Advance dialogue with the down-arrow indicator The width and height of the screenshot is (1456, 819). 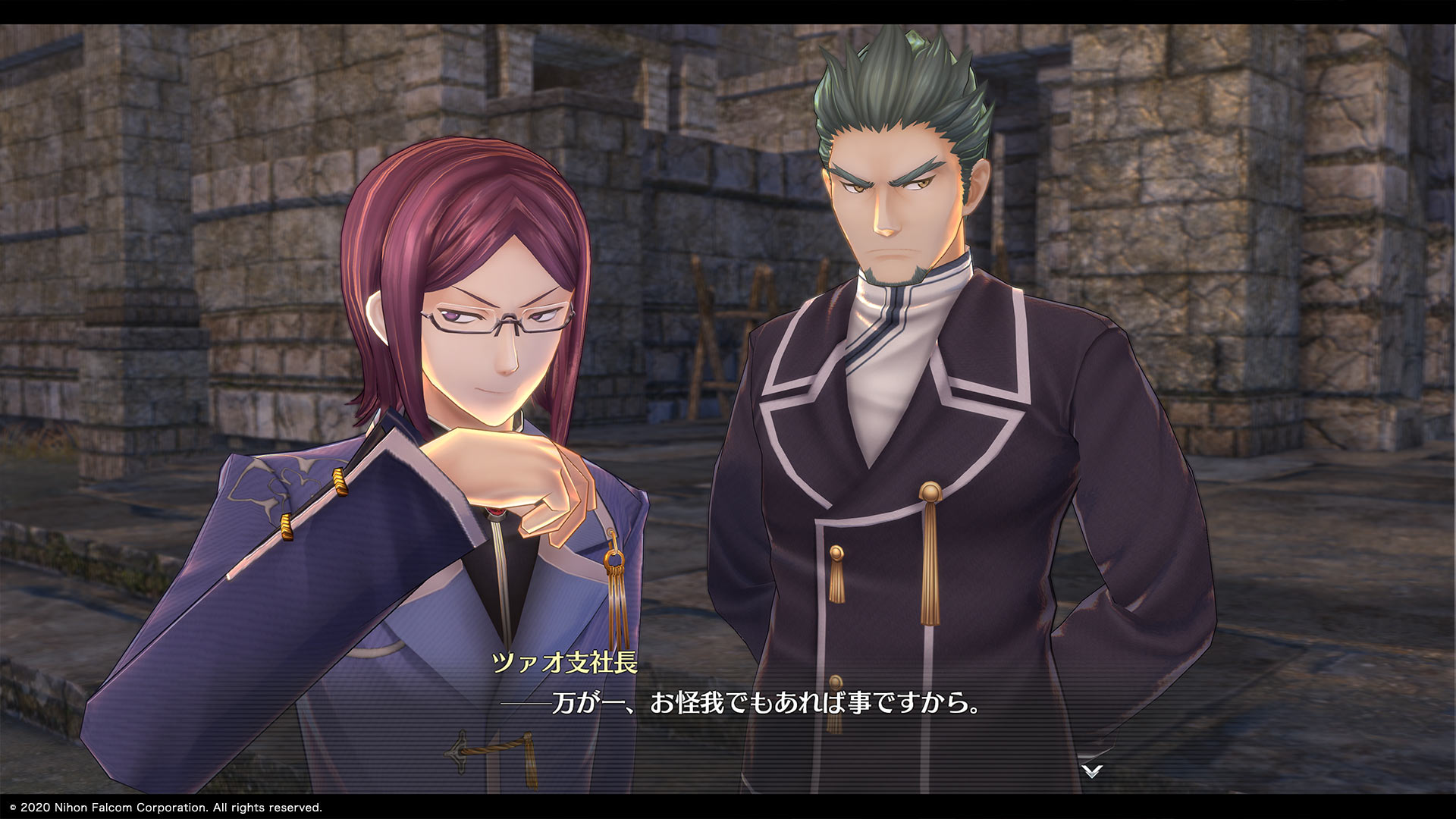(1091, 771)
